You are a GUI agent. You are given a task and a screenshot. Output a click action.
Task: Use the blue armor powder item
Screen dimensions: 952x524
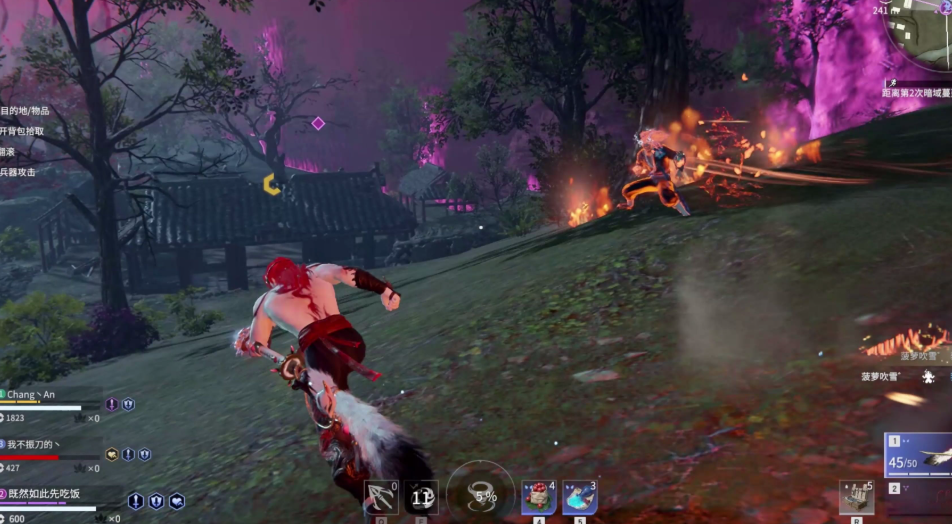coord(580,497)
